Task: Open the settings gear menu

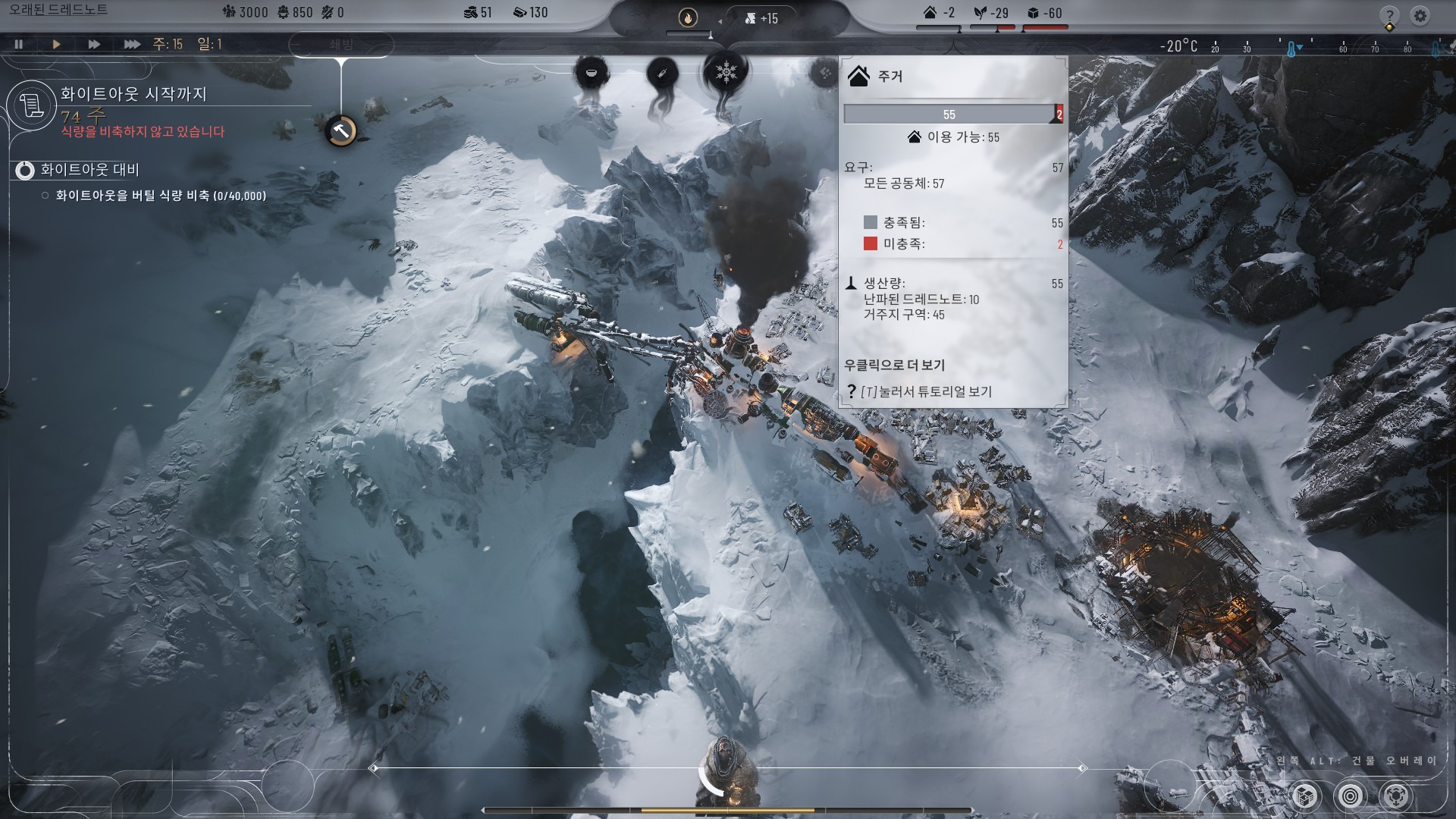Action: click(x=1420, y=15)
